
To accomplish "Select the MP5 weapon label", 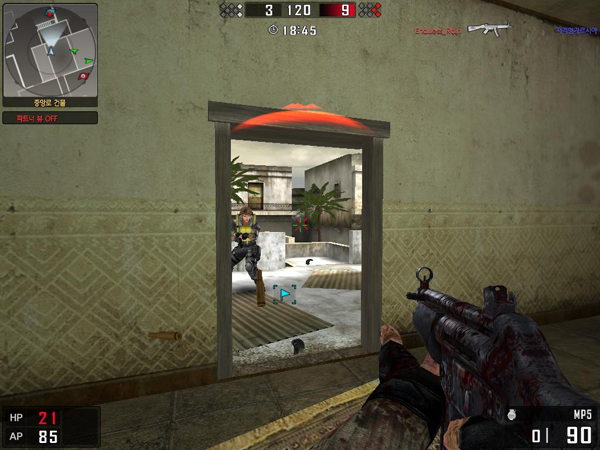I will coord(582,413).
